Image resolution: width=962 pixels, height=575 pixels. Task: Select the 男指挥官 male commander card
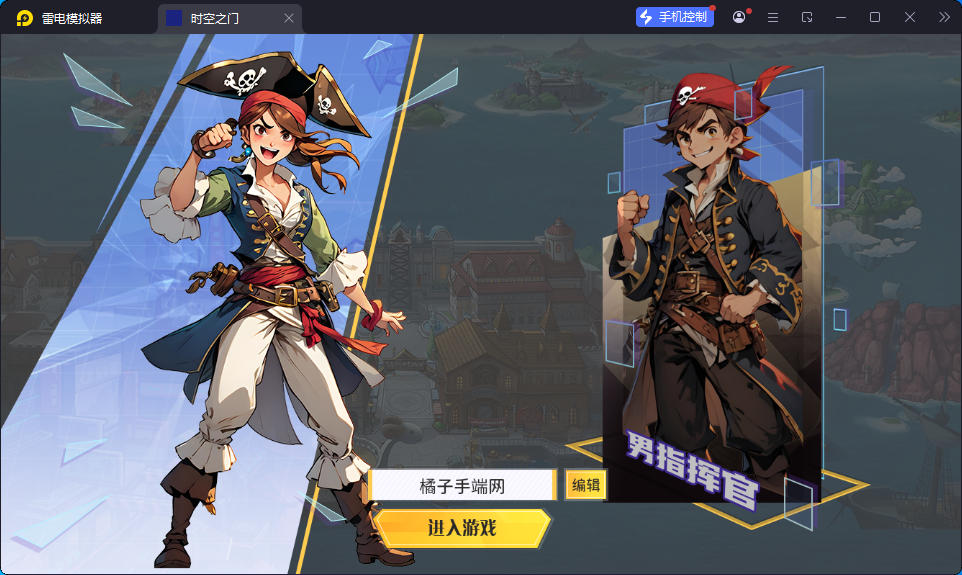(712, 300)
